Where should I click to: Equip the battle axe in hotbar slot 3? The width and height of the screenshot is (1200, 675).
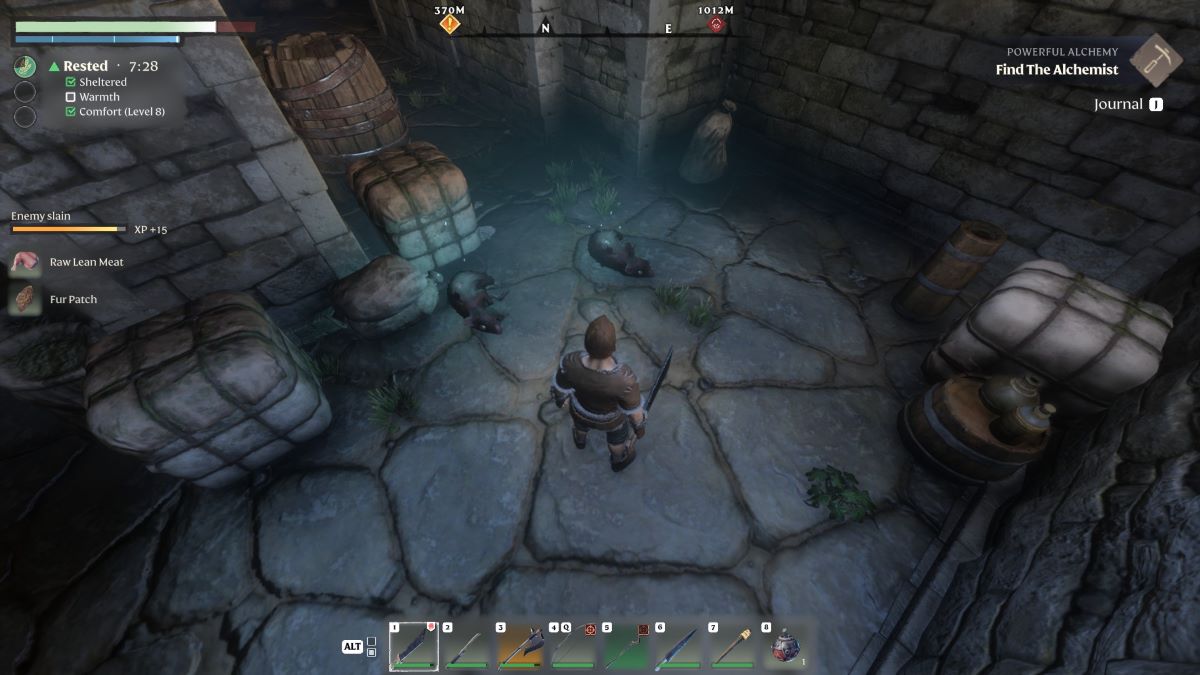(x=520, y=647)
